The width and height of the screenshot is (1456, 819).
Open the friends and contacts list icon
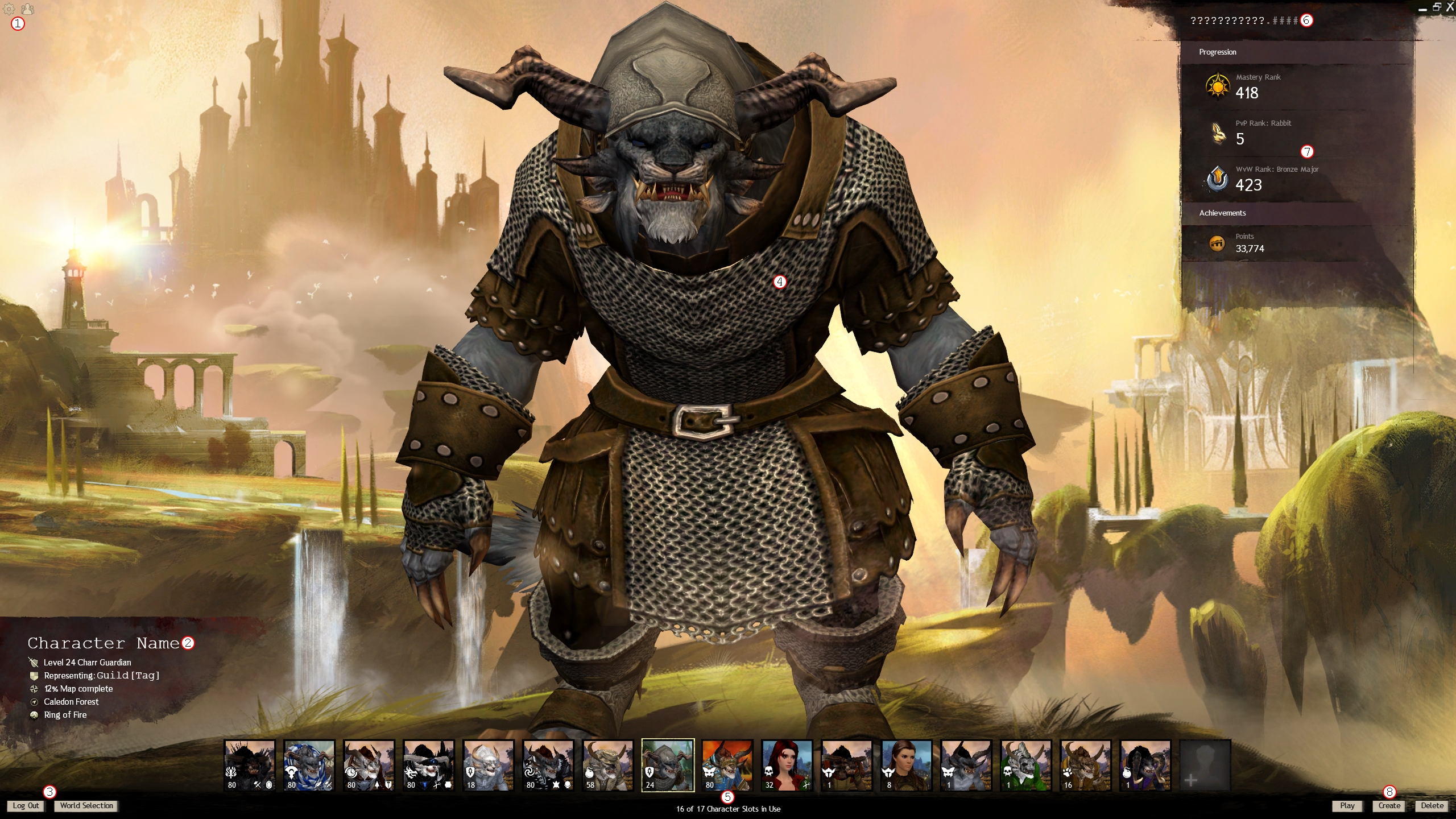27,9
